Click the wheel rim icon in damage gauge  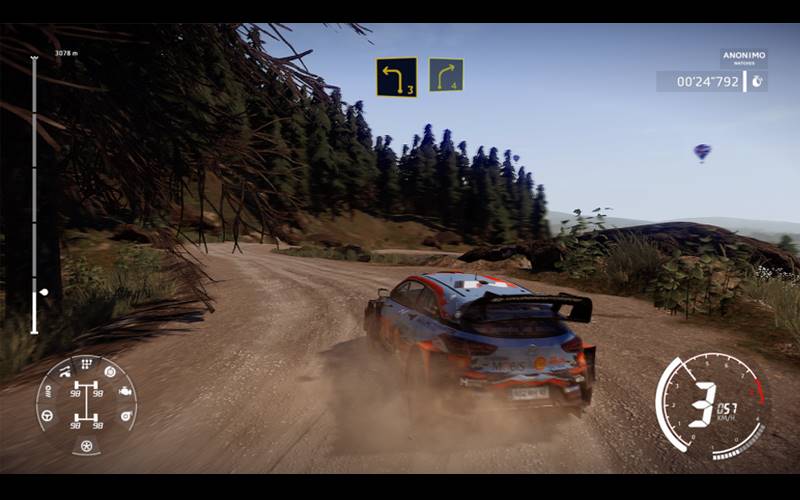click(86, 446)
